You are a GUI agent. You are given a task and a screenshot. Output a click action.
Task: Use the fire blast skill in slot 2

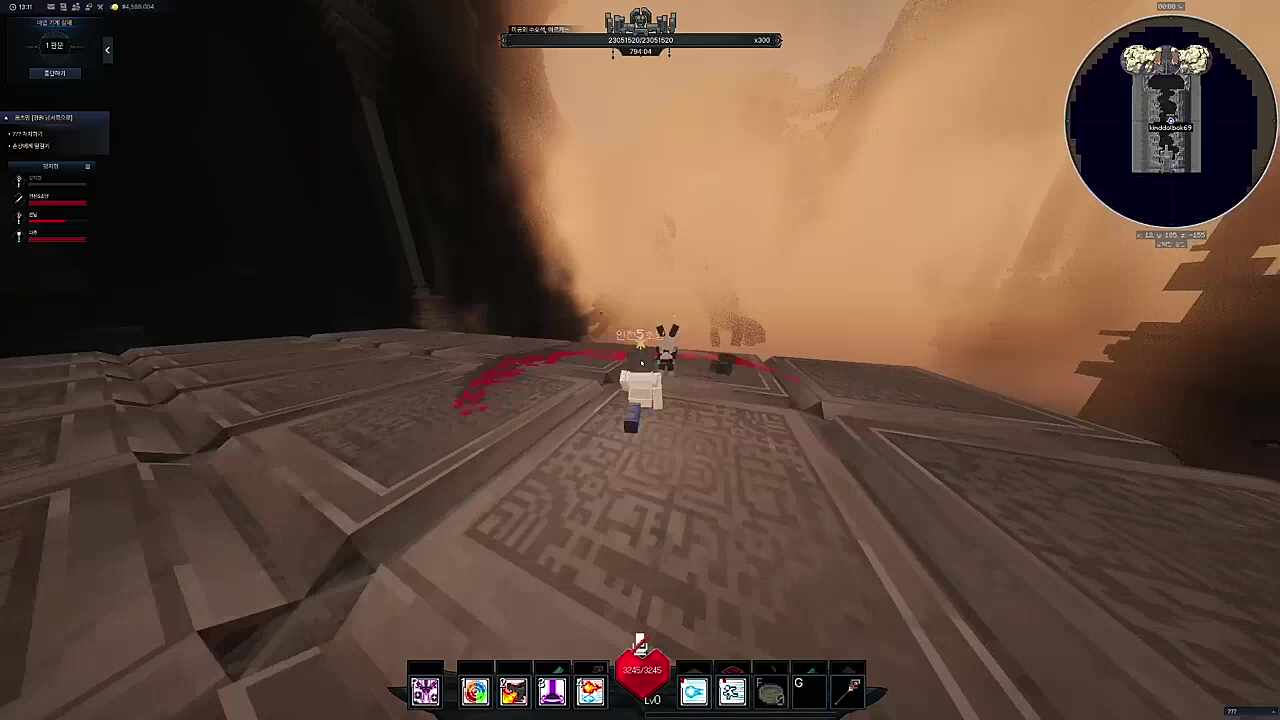[x=513, y=692]
